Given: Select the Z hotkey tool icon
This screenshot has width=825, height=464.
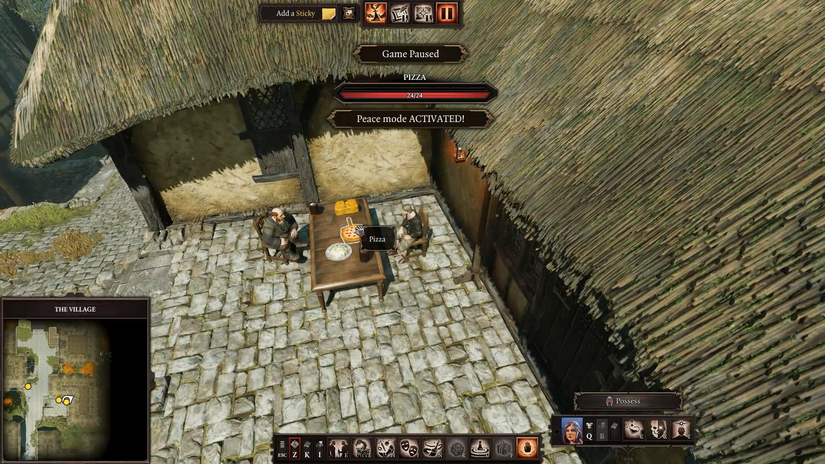Looking at the screenshot, I should click(x=297, y=447).
